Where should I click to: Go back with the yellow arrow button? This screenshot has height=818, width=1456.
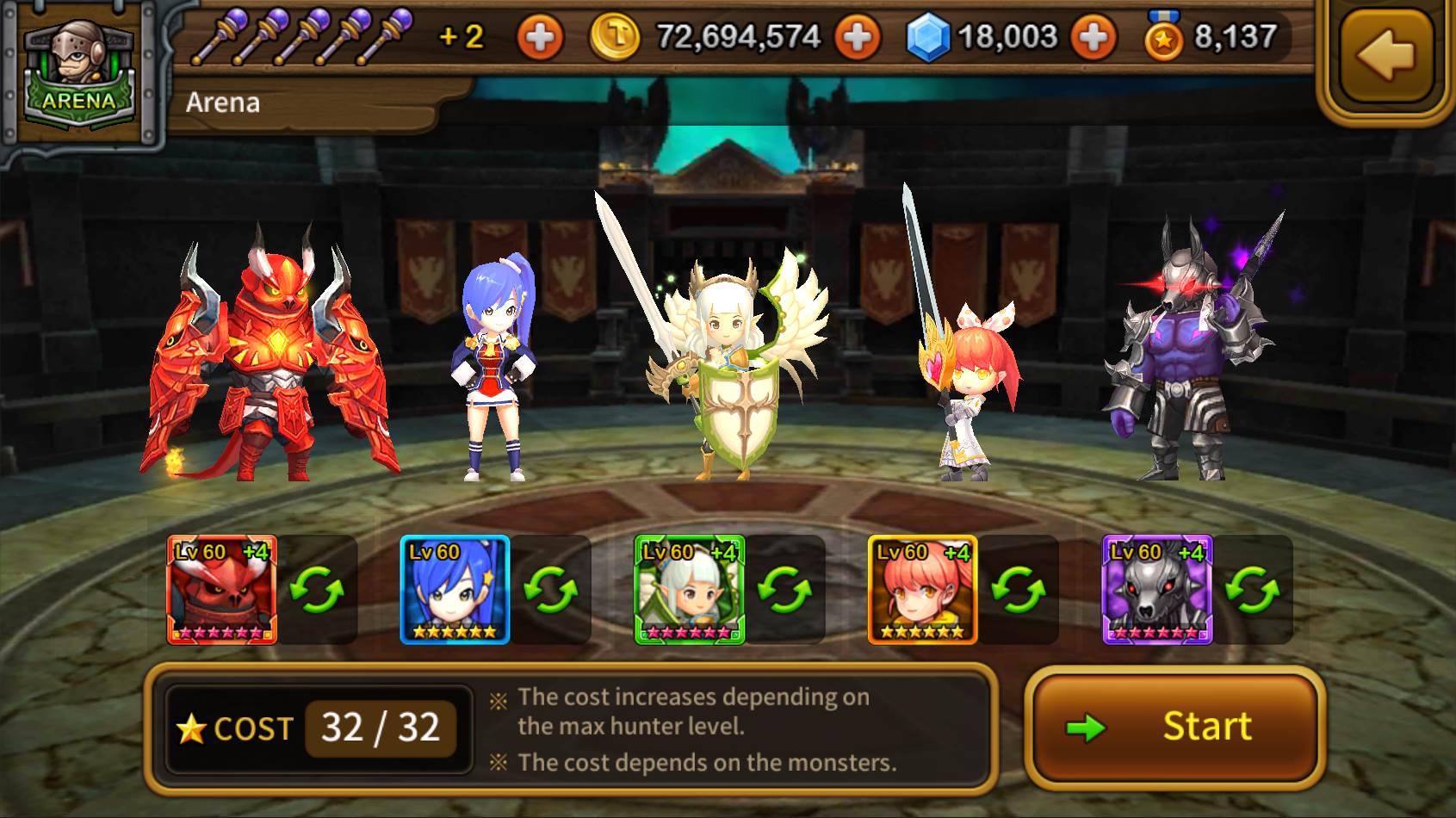(x=1386, y=55)
